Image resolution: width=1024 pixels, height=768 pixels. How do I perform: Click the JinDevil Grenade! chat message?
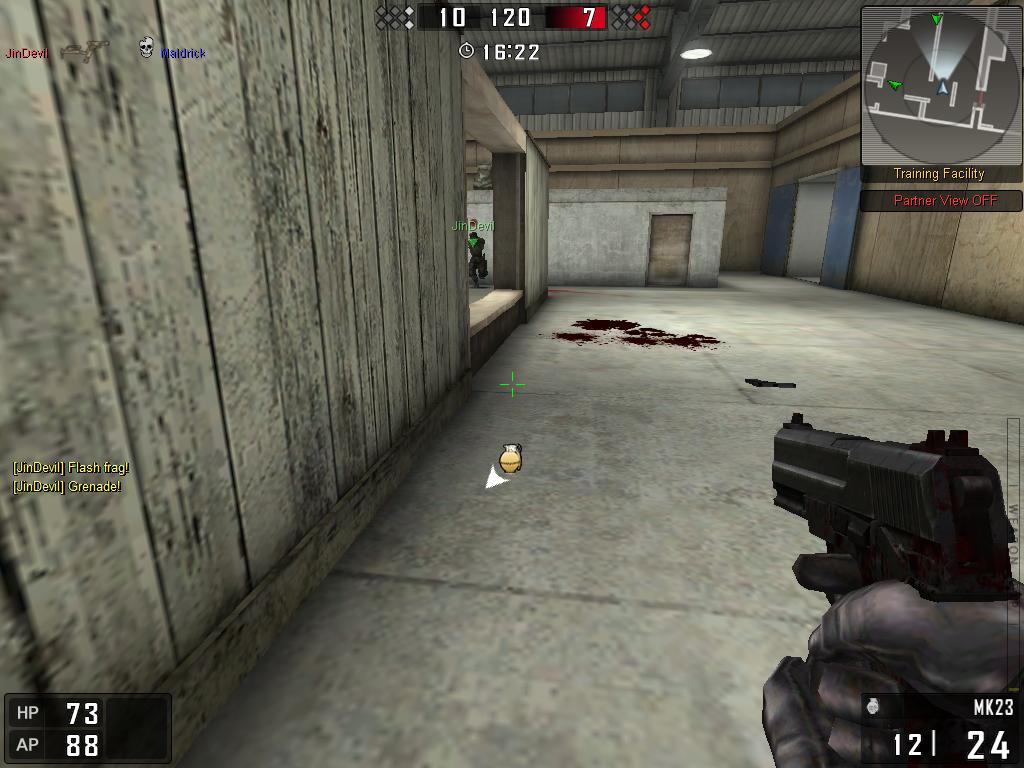pos(67,487)
